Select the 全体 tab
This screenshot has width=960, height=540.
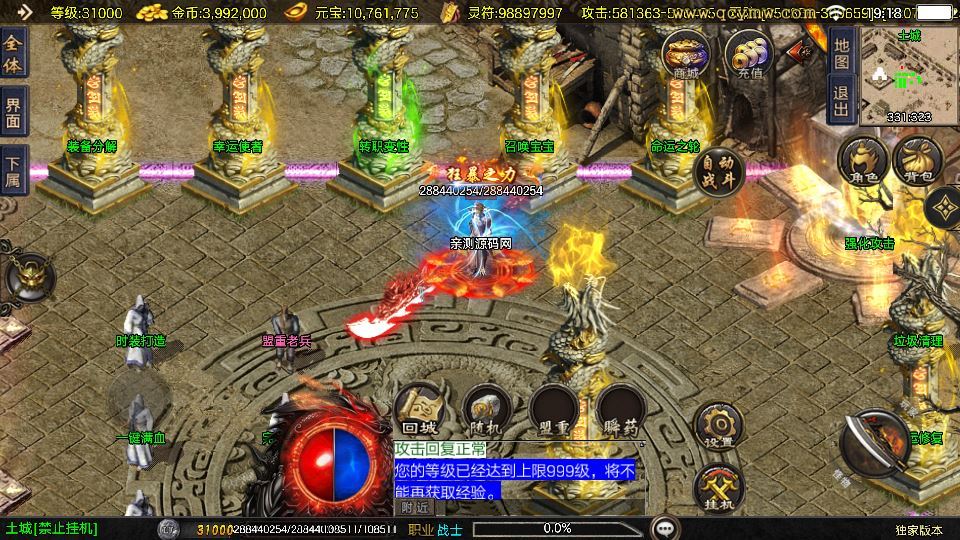click(x=13, y=53)
